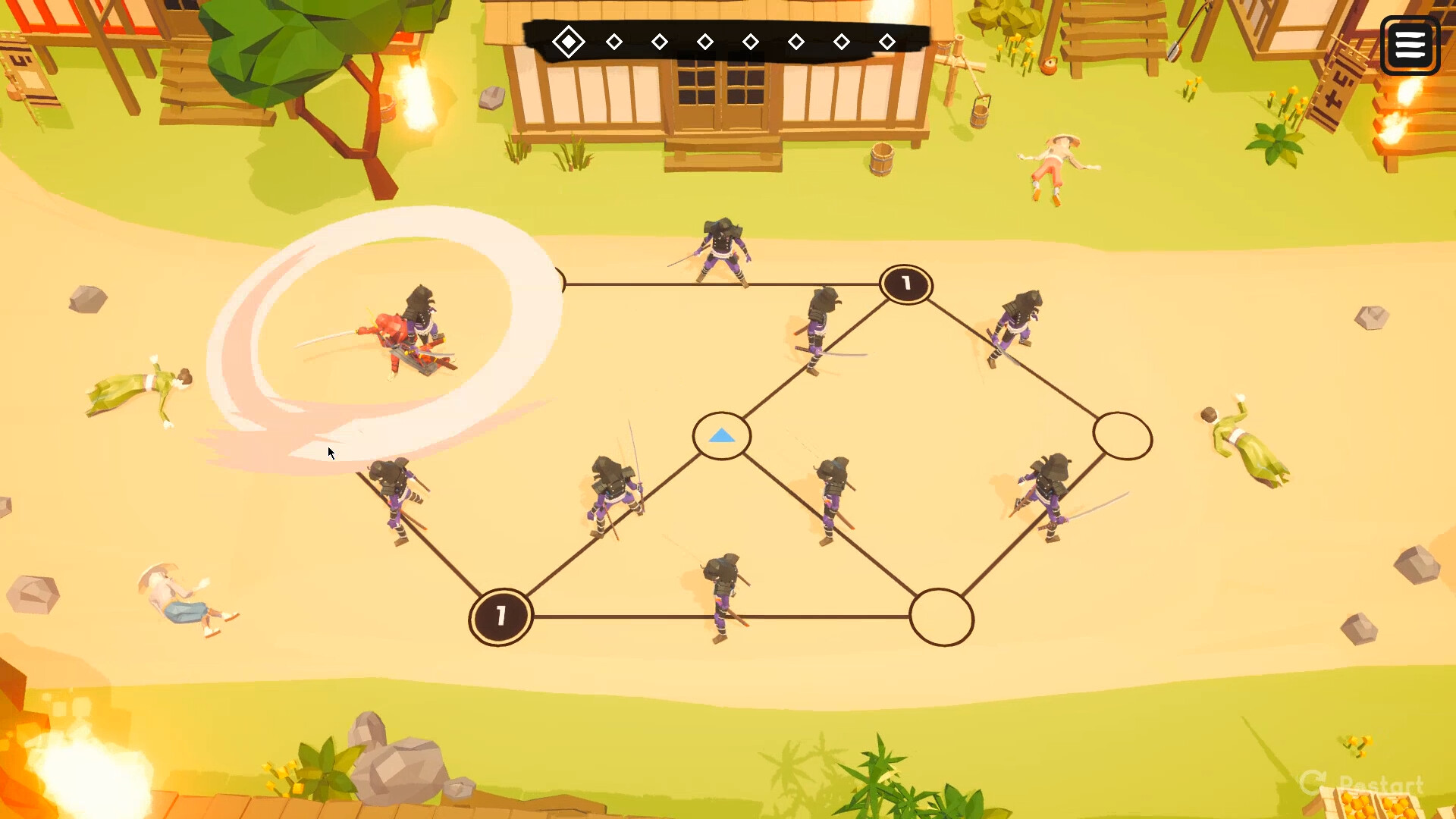Open the hamburger menu in top right

click(x=1410, y=45)
